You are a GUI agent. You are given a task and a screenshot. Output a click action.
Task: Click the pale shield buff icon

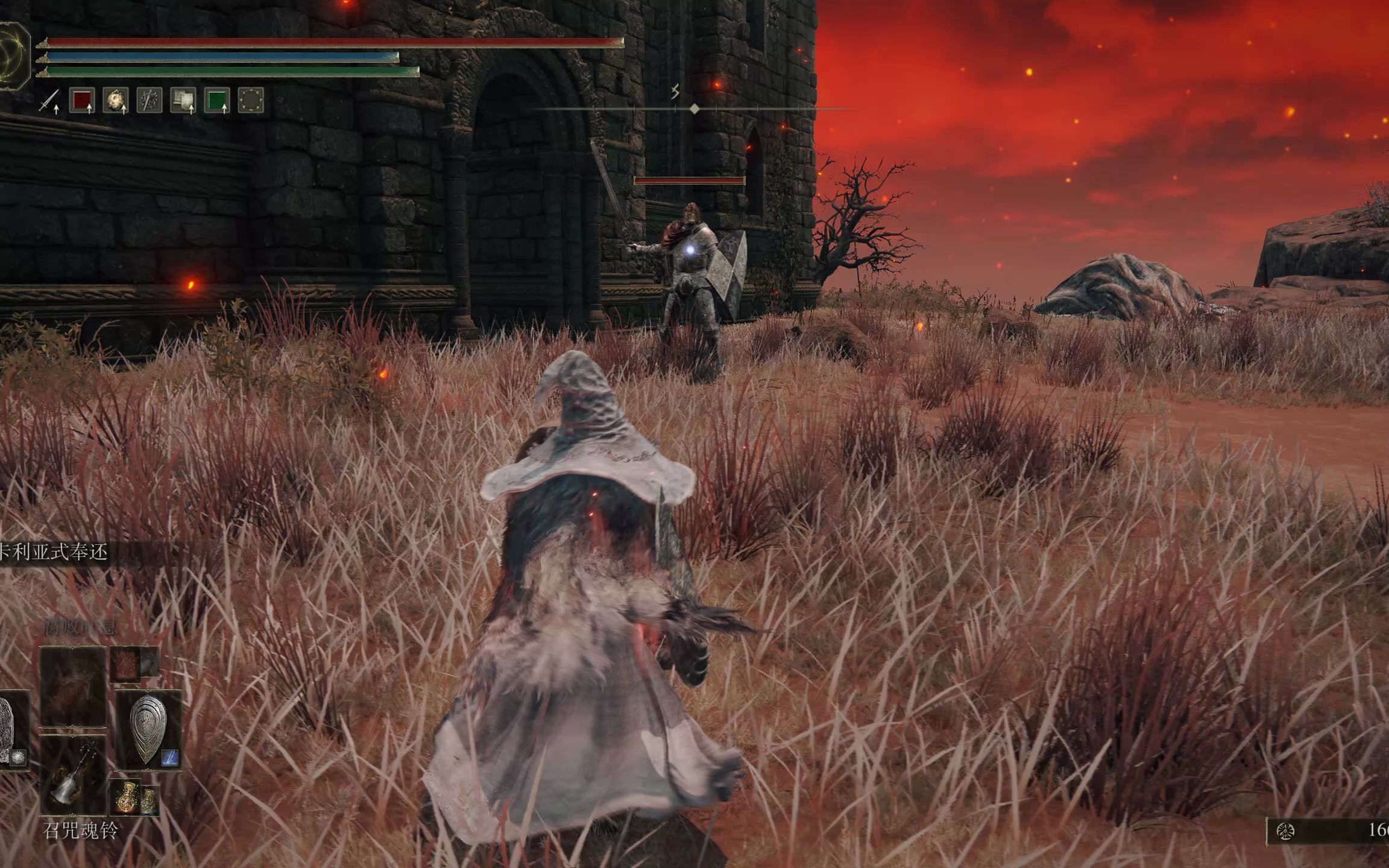pos(183,101)
